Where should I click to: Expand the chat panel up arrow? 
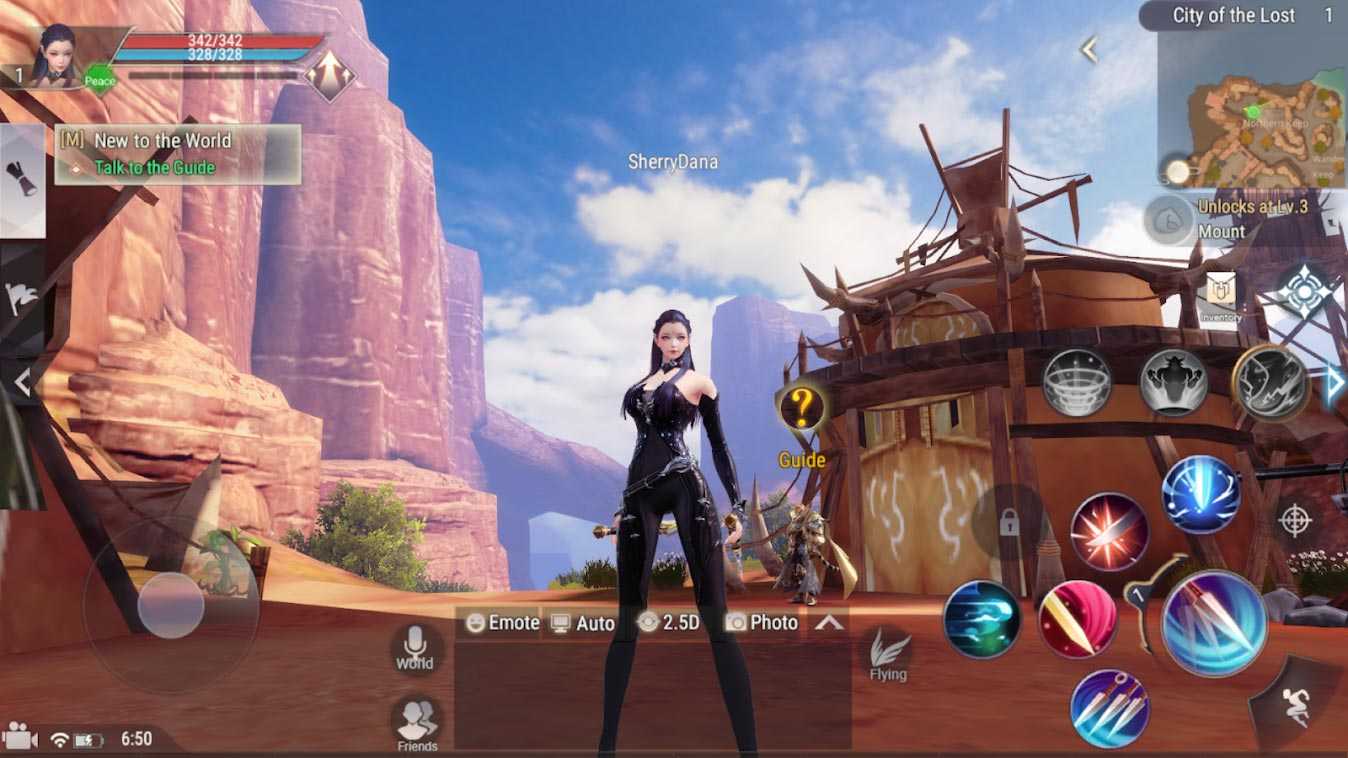point(830,623)
